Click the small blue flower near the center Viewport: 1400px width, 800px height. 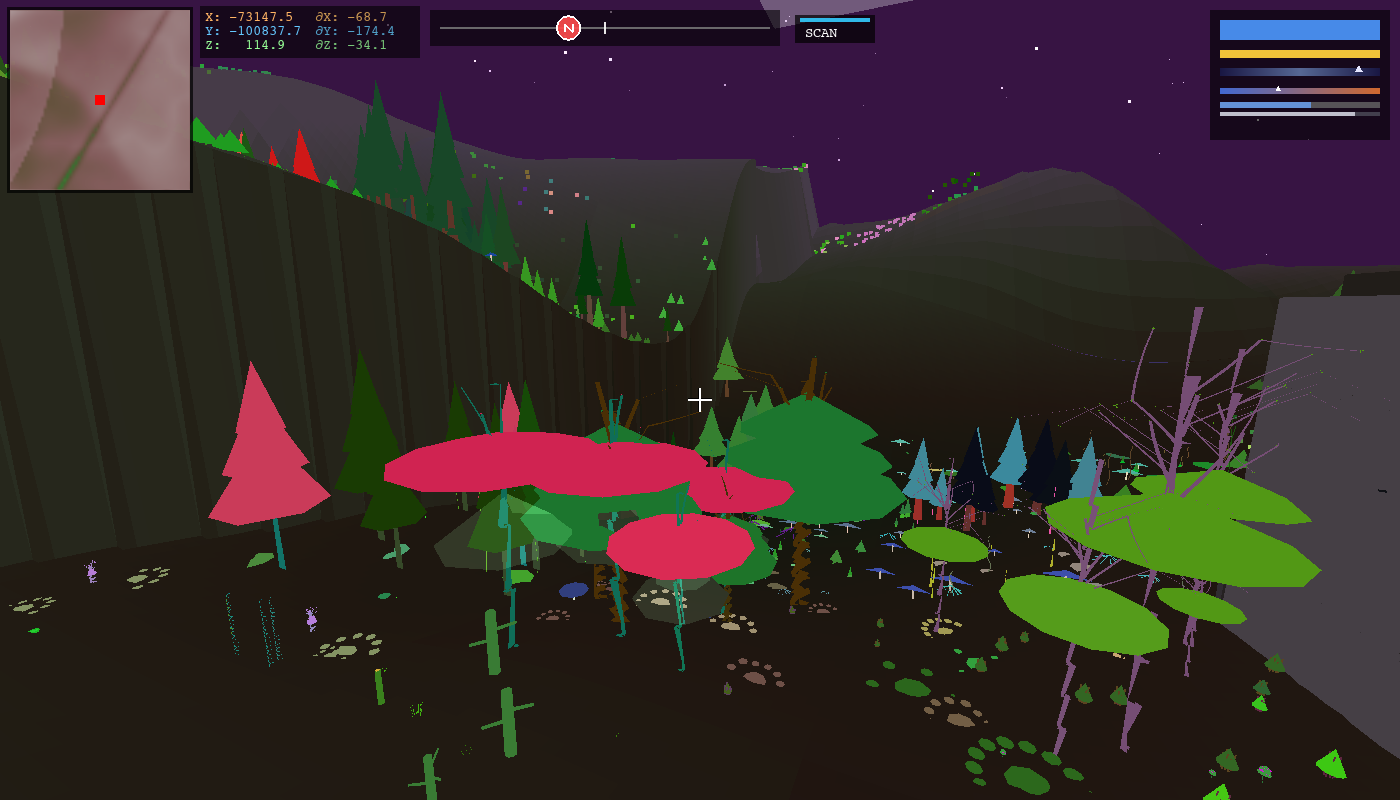572,590
